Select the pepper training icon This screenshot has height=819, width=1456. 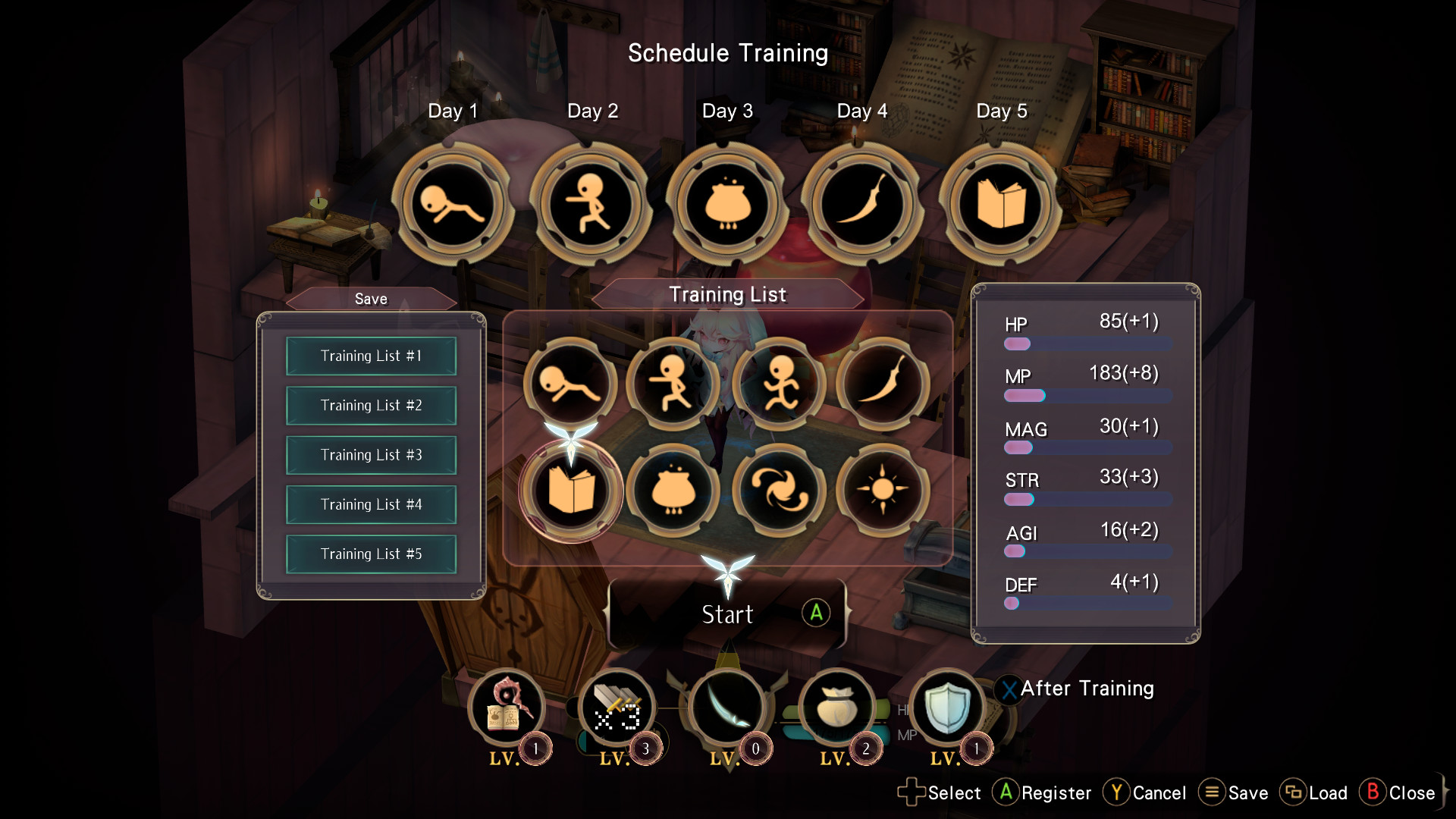(x=882, y=384)
